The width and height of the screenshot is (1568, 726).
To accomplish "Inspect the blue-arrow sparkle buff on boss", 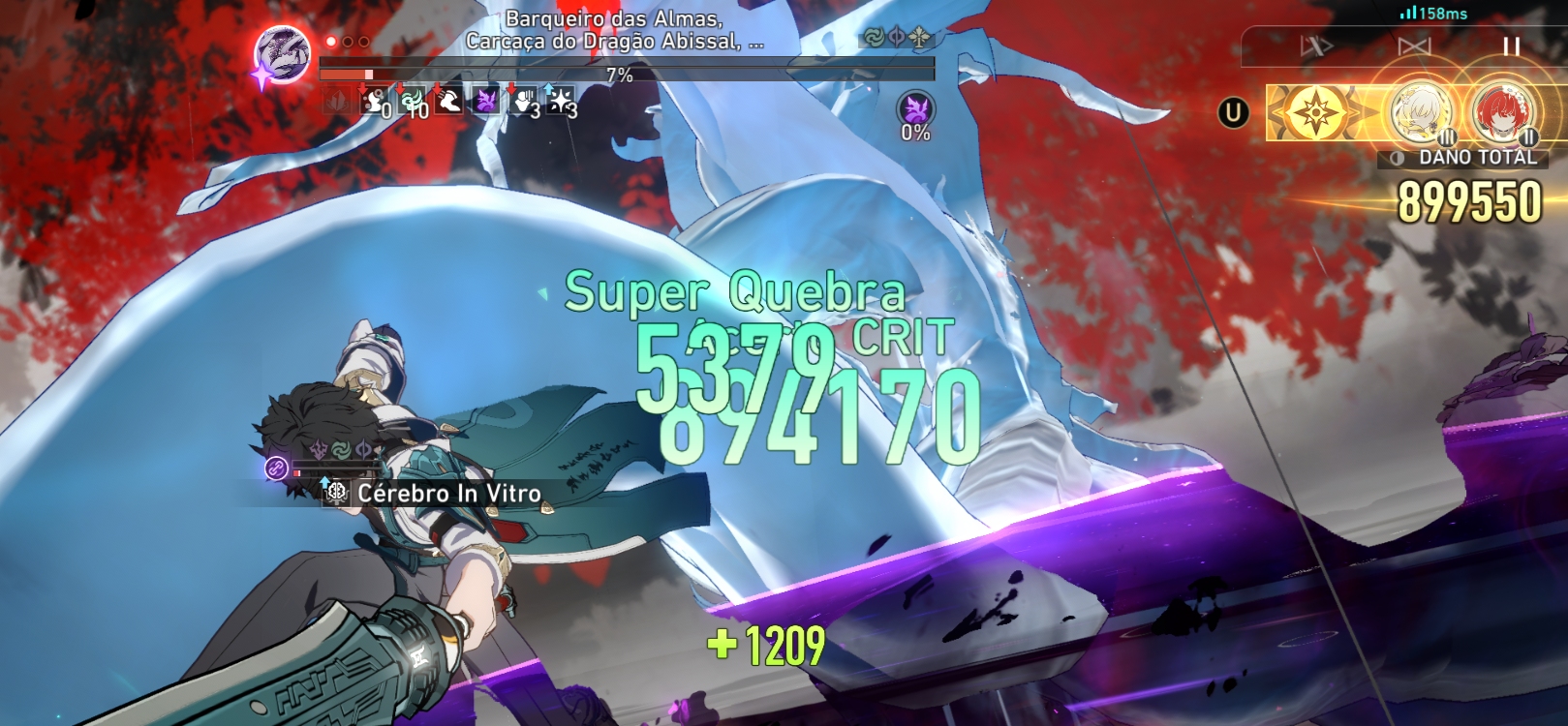I will [561, 100].
